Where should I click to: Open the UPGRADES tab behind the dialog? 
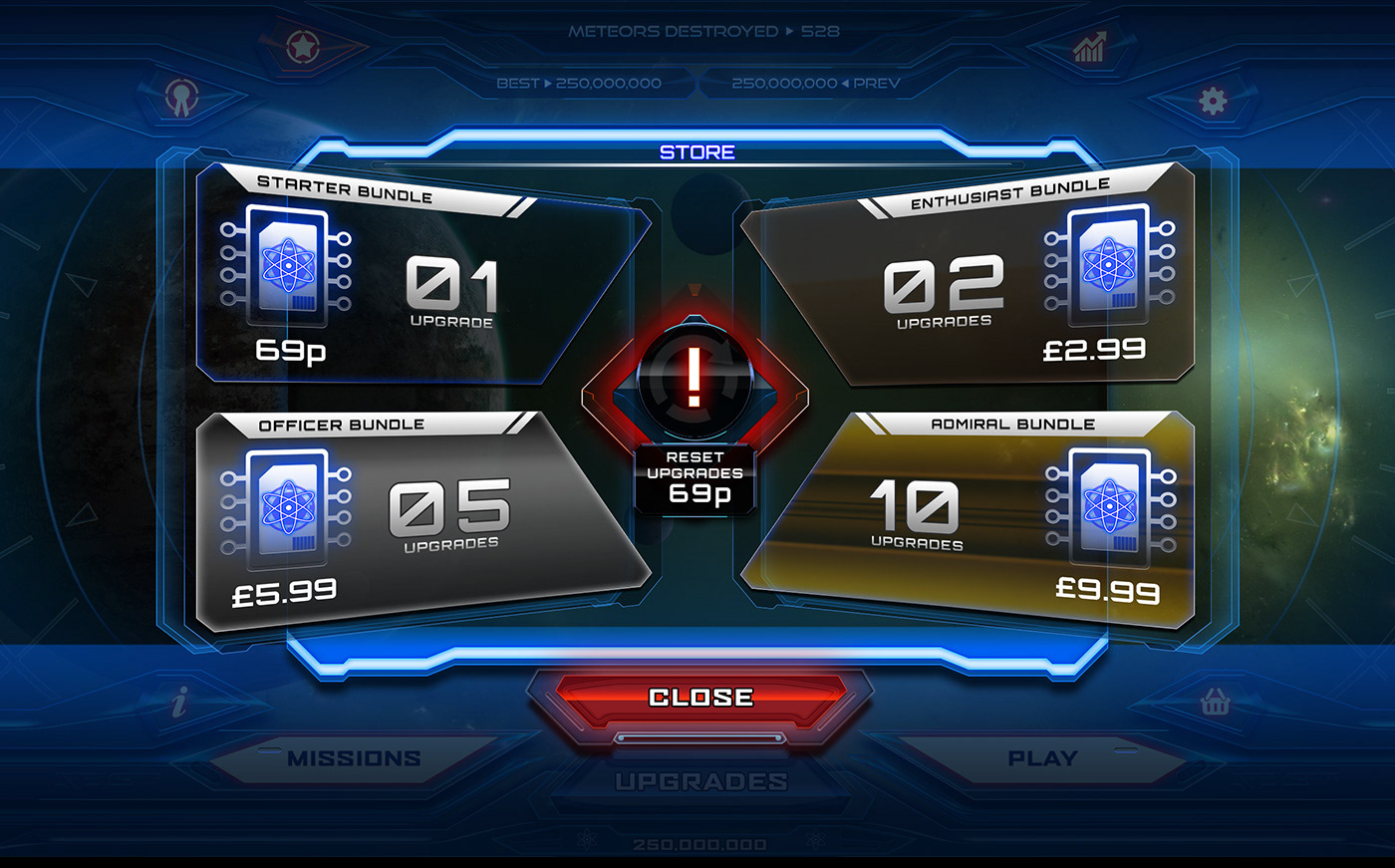coord(697,782)
